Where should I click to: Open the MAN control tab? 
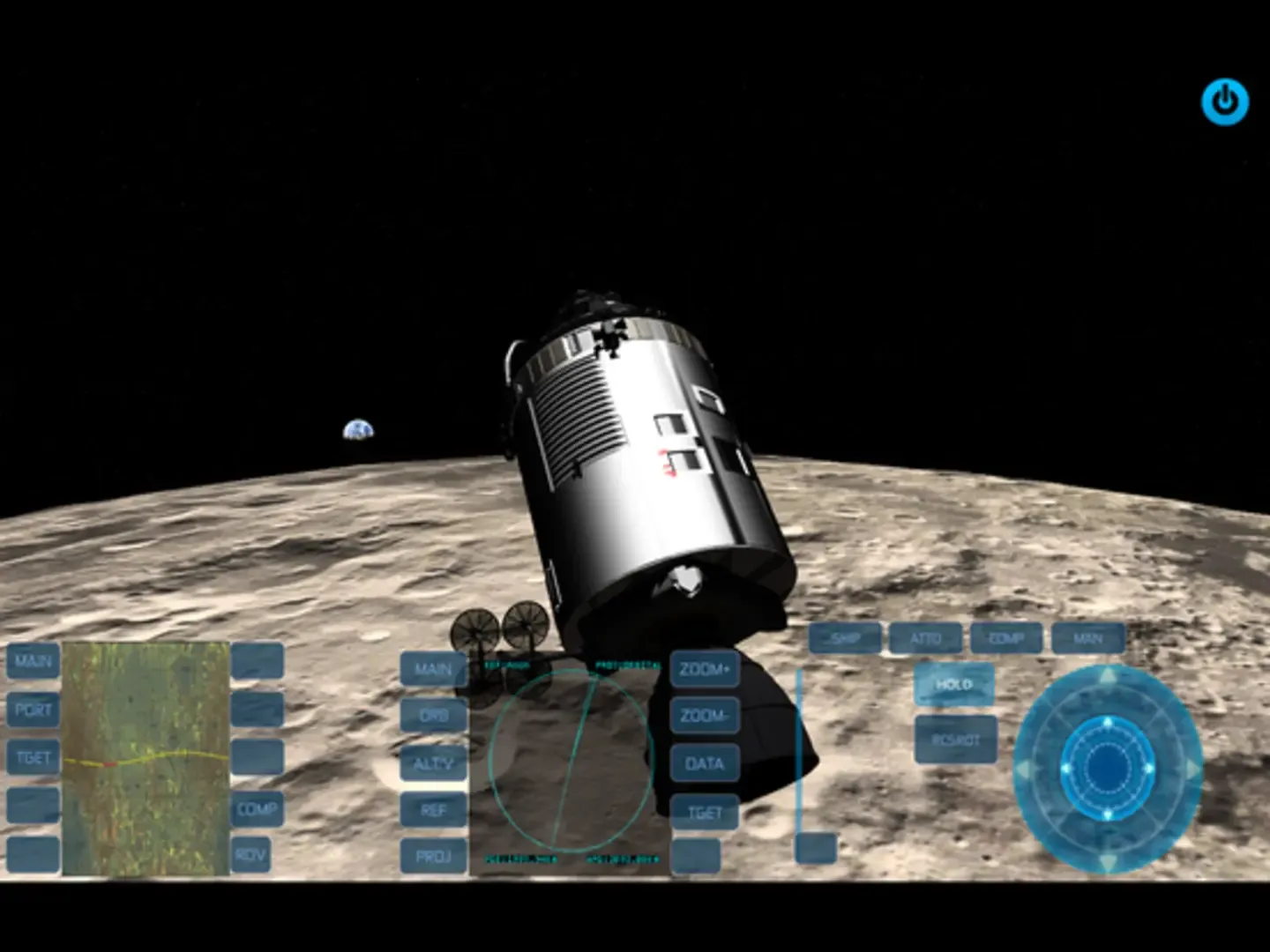[x=1090, y=638]
